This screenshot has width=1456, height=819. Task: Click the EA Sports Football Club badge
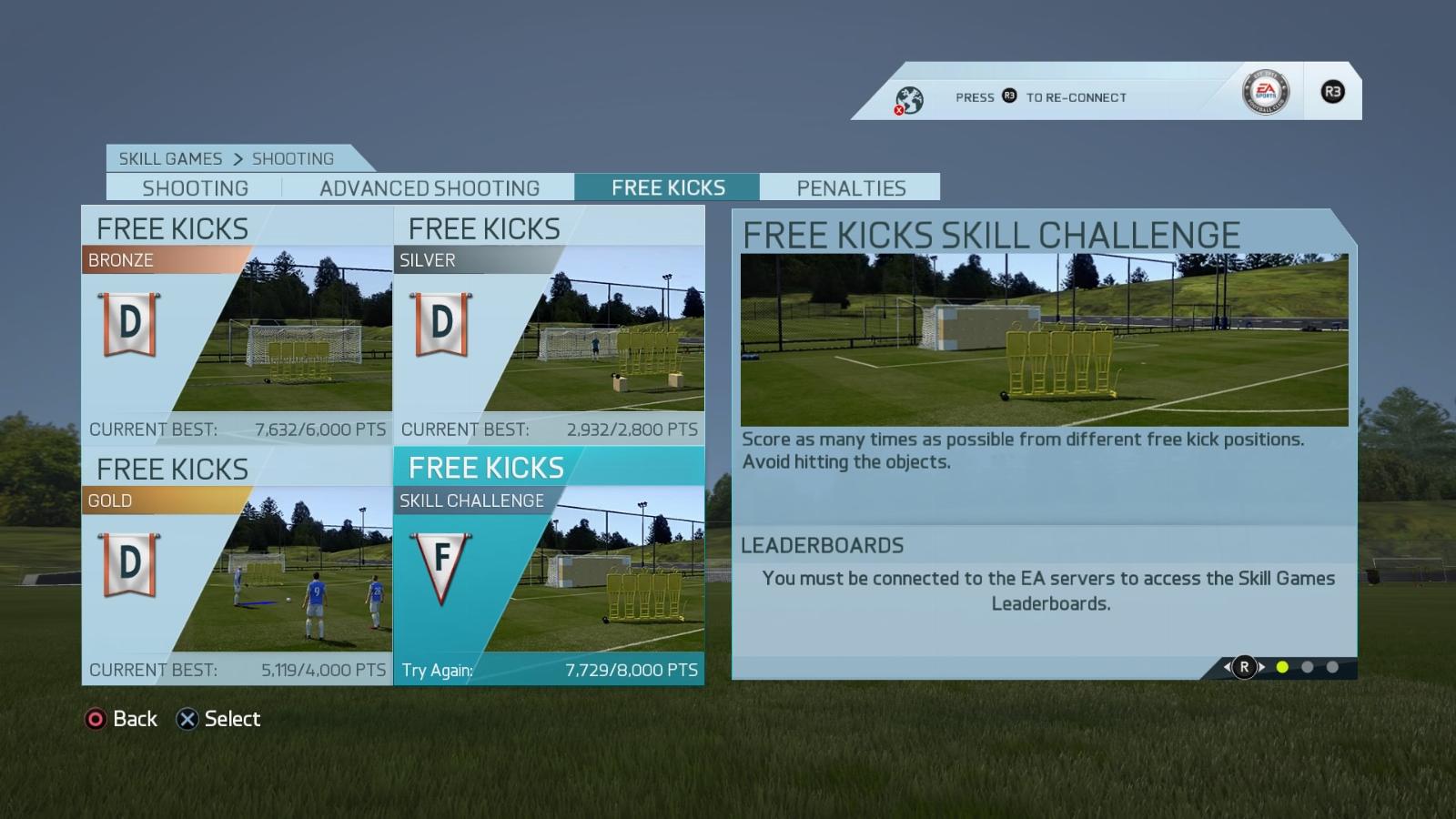[x=1265, y=91]
